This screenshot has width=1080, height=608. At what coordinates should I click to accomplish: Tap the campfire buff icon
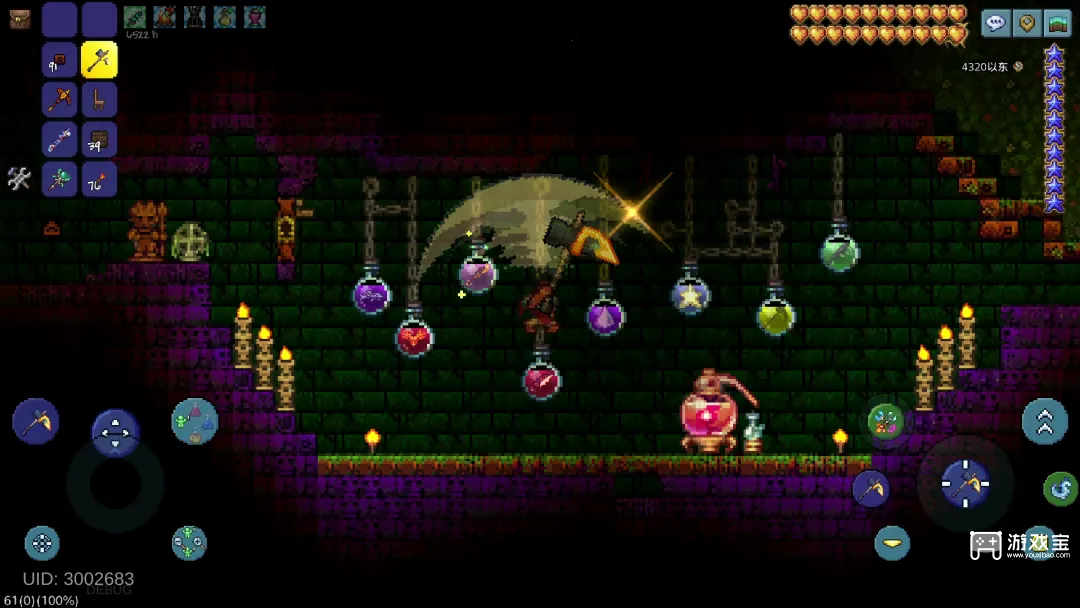[x=165, y=17]
